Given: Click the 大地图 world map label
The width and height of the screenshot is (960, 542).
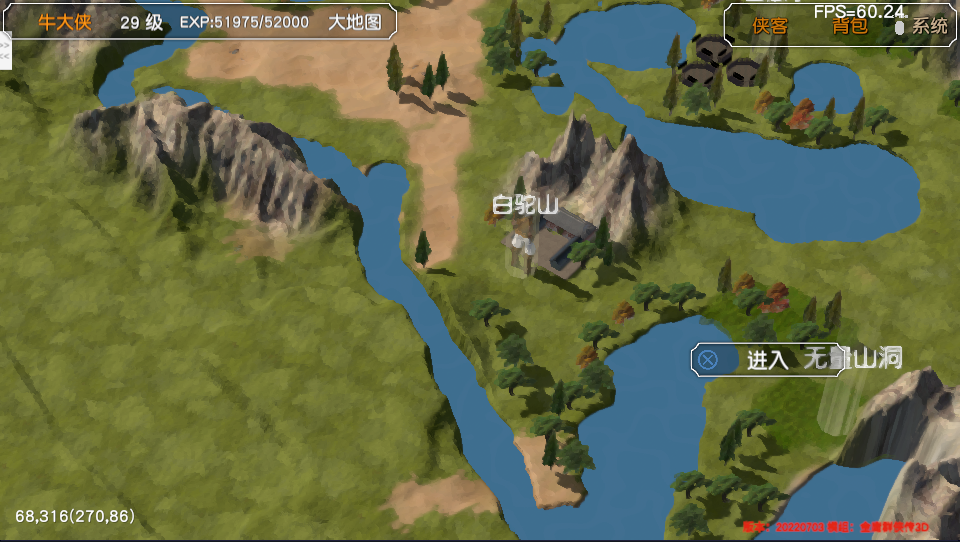Looking at the screenshot, I should (355, 22).
